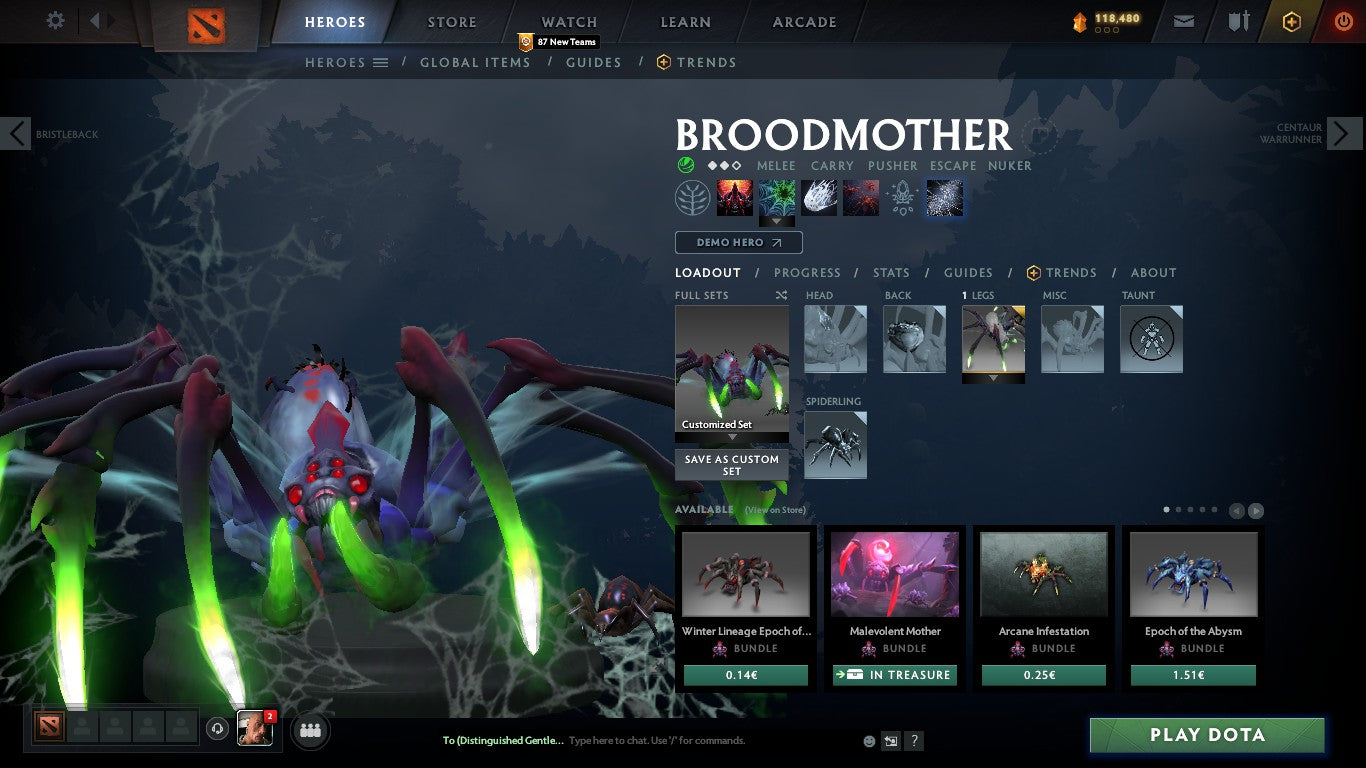Click the armory shield and sword icon
Image resolution: width=1366 pixels, height=768 pixels.
(x=1237, y=20)
